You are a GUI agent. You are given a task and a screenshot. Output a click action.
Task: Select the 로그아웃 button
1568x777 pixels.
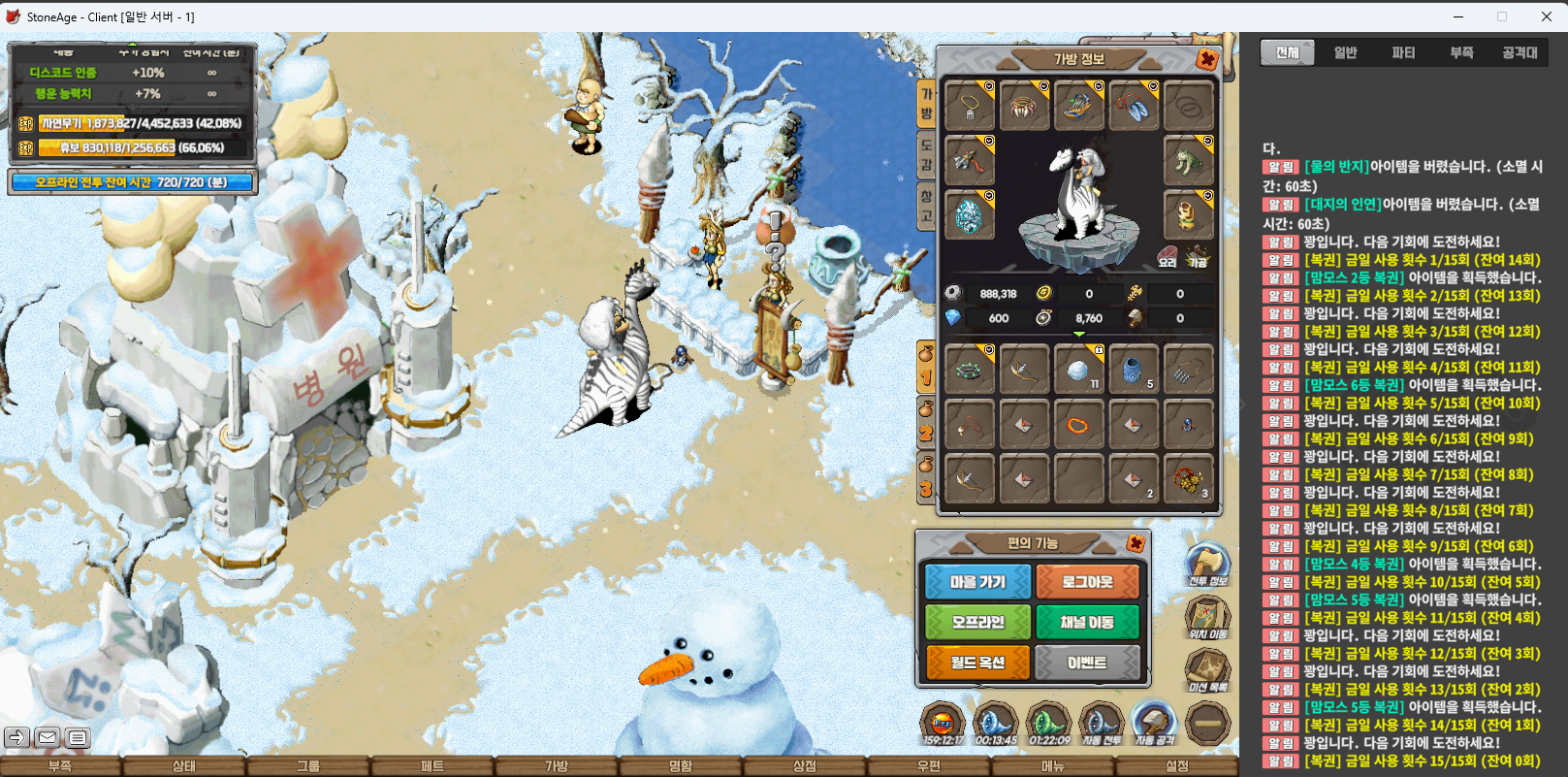pos(1087,582)
